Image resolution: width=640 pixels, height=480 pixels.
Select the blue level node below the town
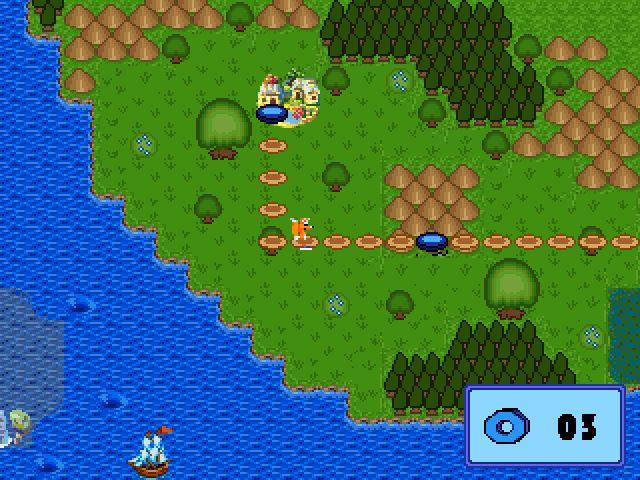point(272,115)
